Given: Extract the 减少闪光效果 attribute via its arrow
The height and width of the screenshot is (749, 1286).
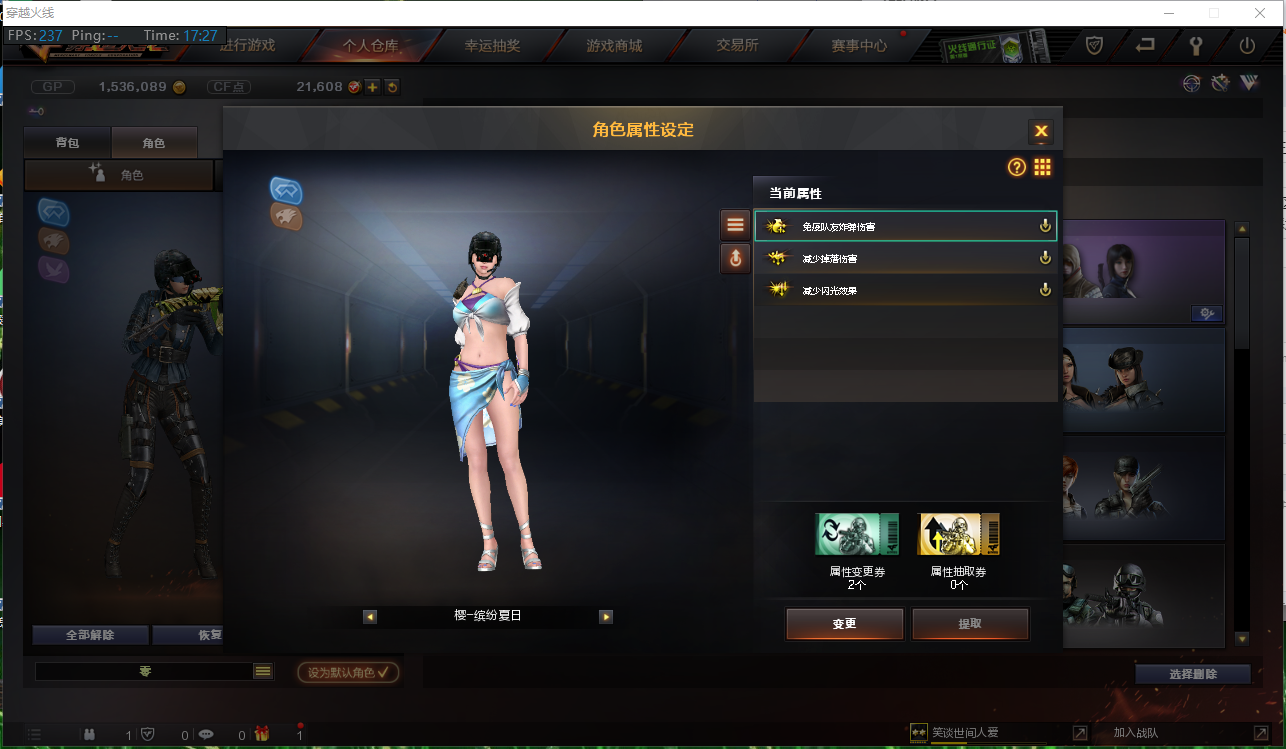Looking at the screenshot, I should (x=1045, y=289).
